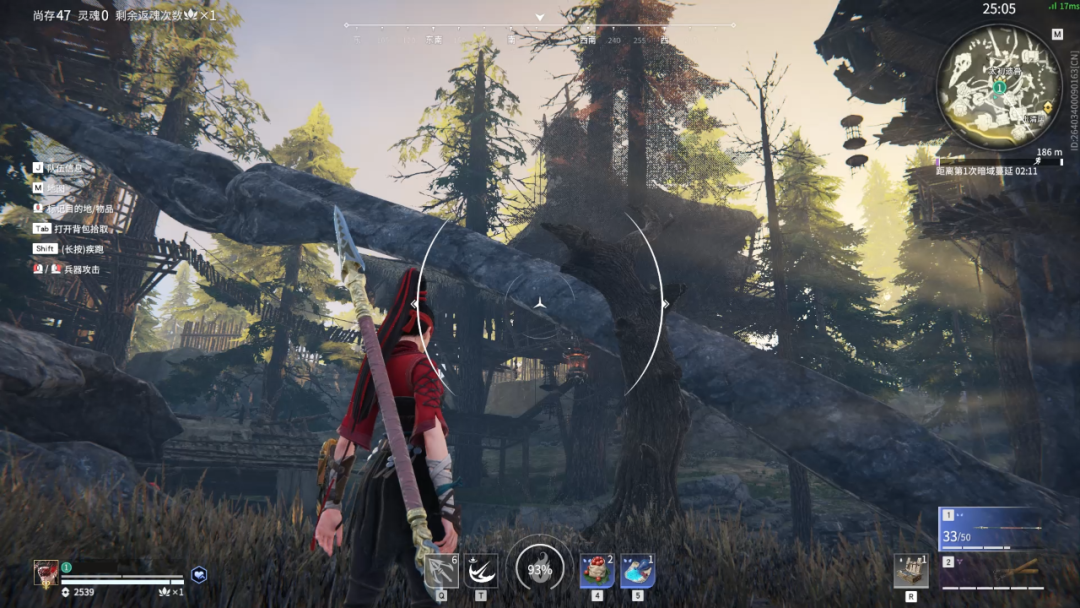Activate the grappling hook slot
The width and height of the screenshot is (1080, 608).
(441, 571)
